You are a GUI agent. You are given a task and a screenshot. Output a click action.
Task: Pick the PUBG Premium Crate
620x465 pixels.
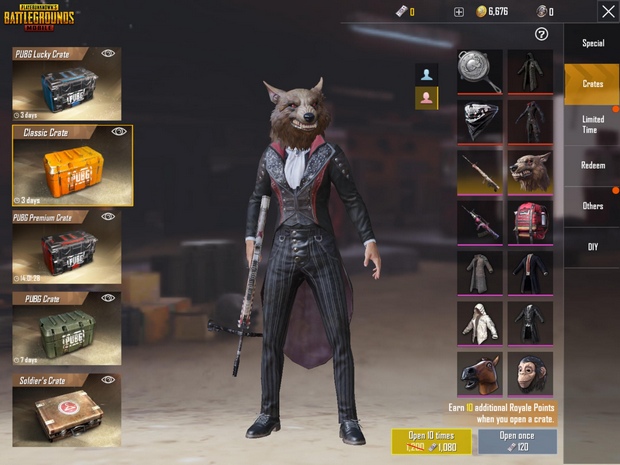coord(67,247)
